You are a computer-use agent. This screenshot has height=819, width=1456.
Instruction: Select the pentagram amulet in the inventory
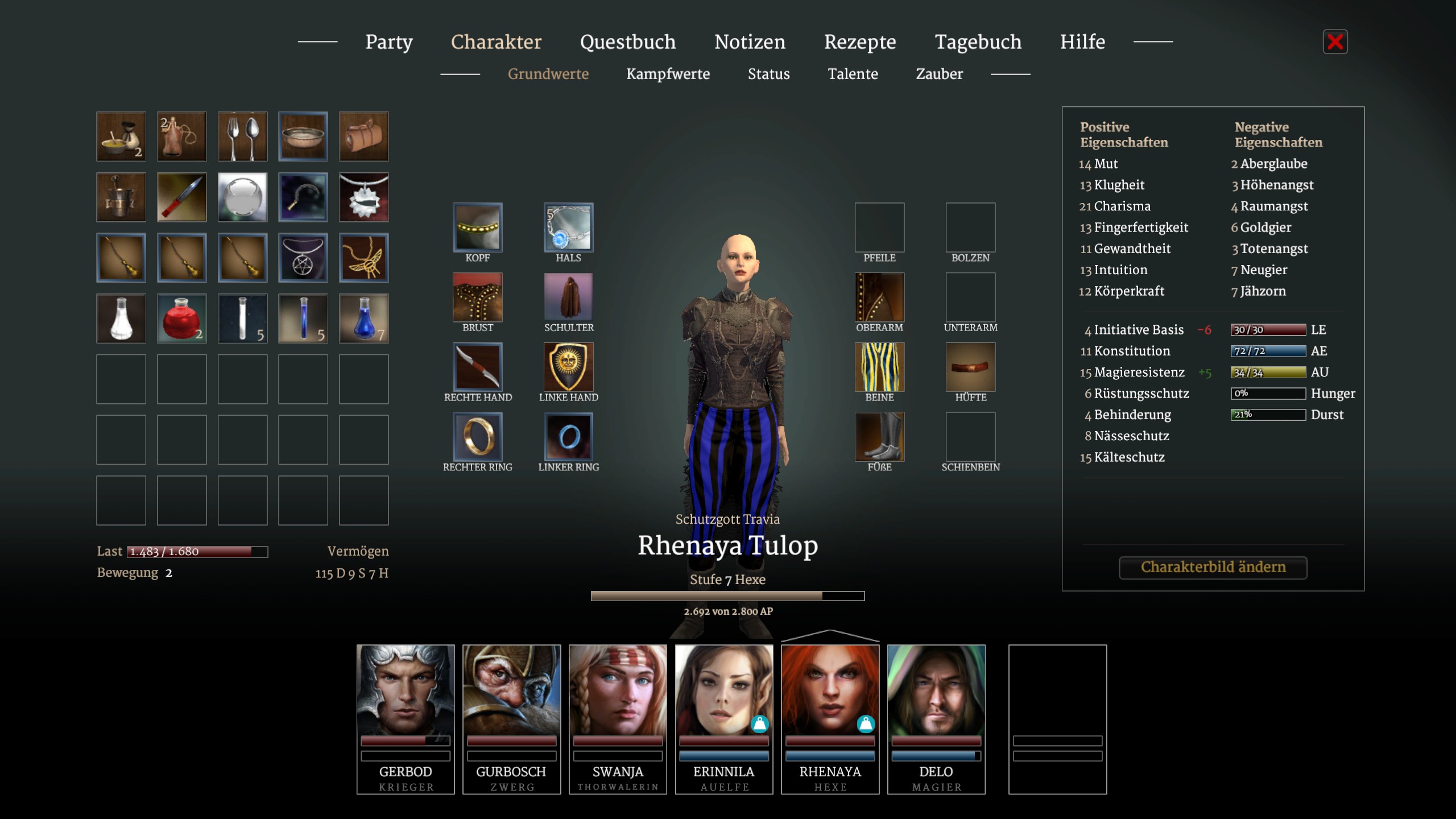(303, 258)
